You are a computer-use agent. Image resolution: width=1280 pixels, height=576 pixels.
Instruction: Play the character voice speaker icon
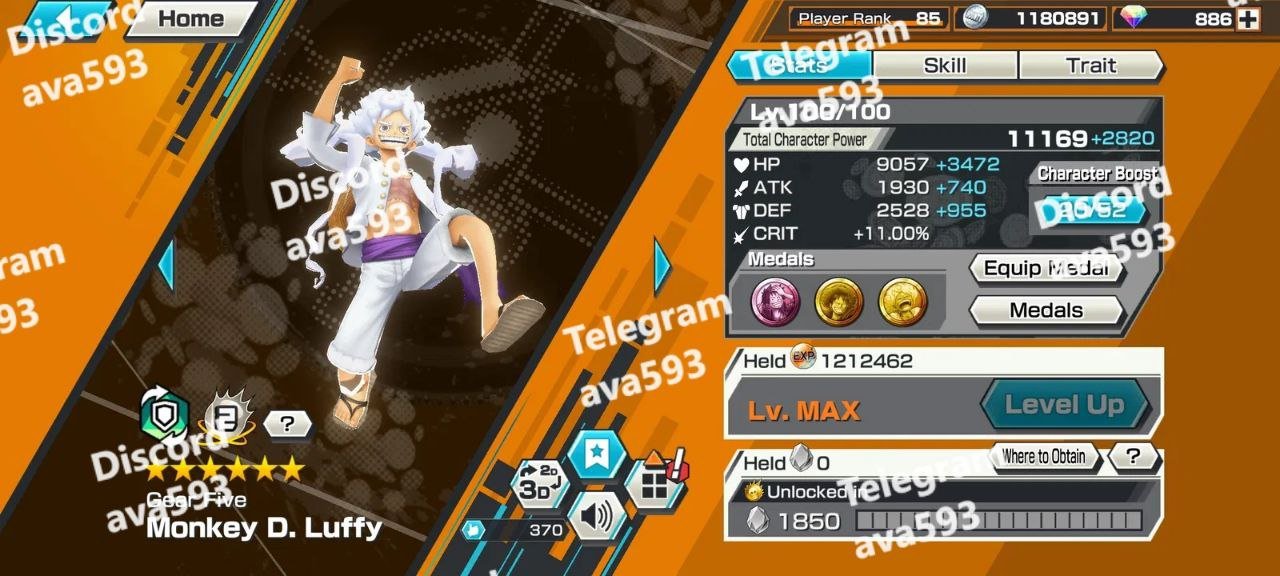597,517
